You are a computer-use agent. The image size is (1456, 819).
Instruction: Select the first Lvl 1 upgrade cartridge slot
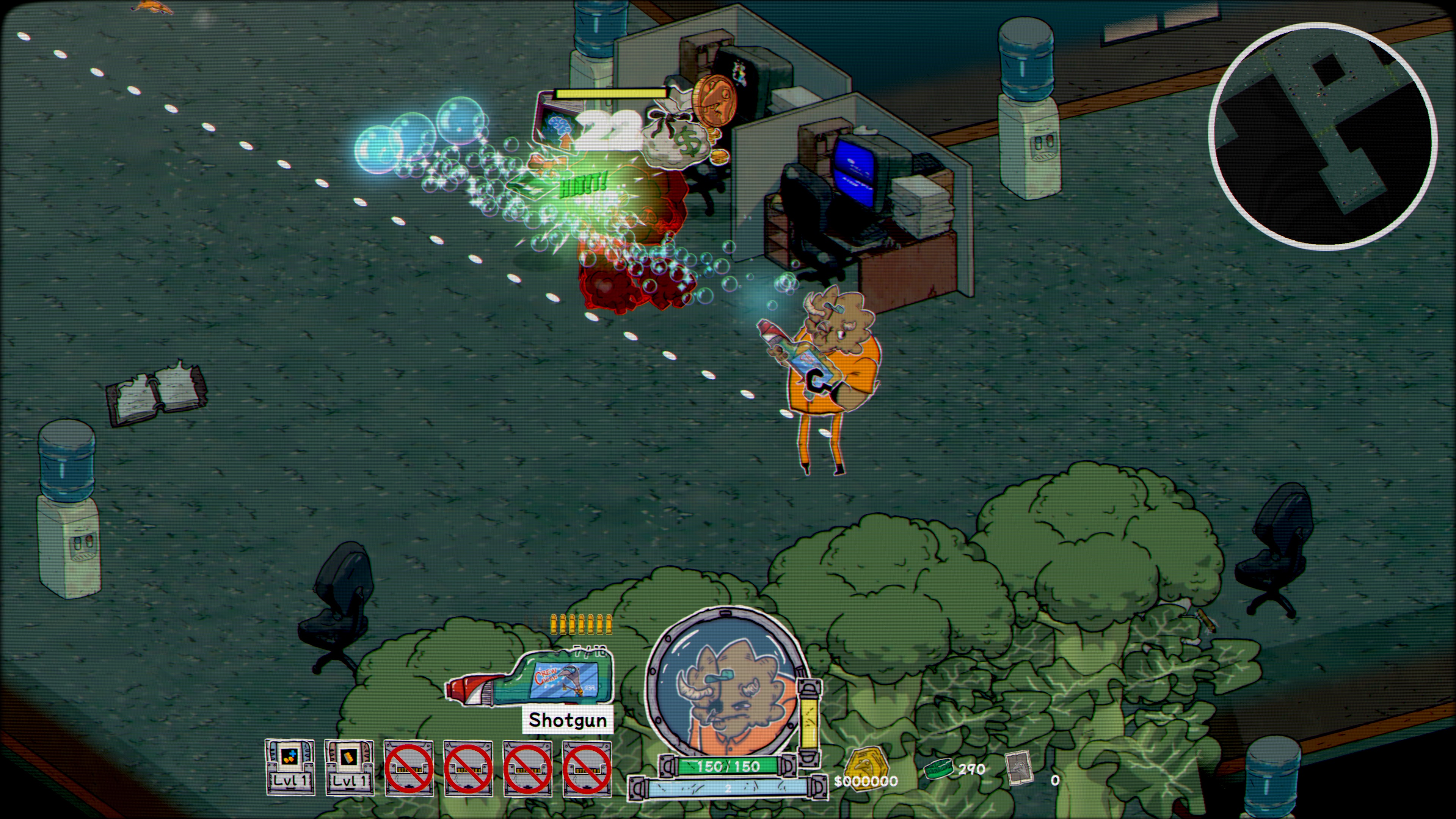(x=290, y=766)
